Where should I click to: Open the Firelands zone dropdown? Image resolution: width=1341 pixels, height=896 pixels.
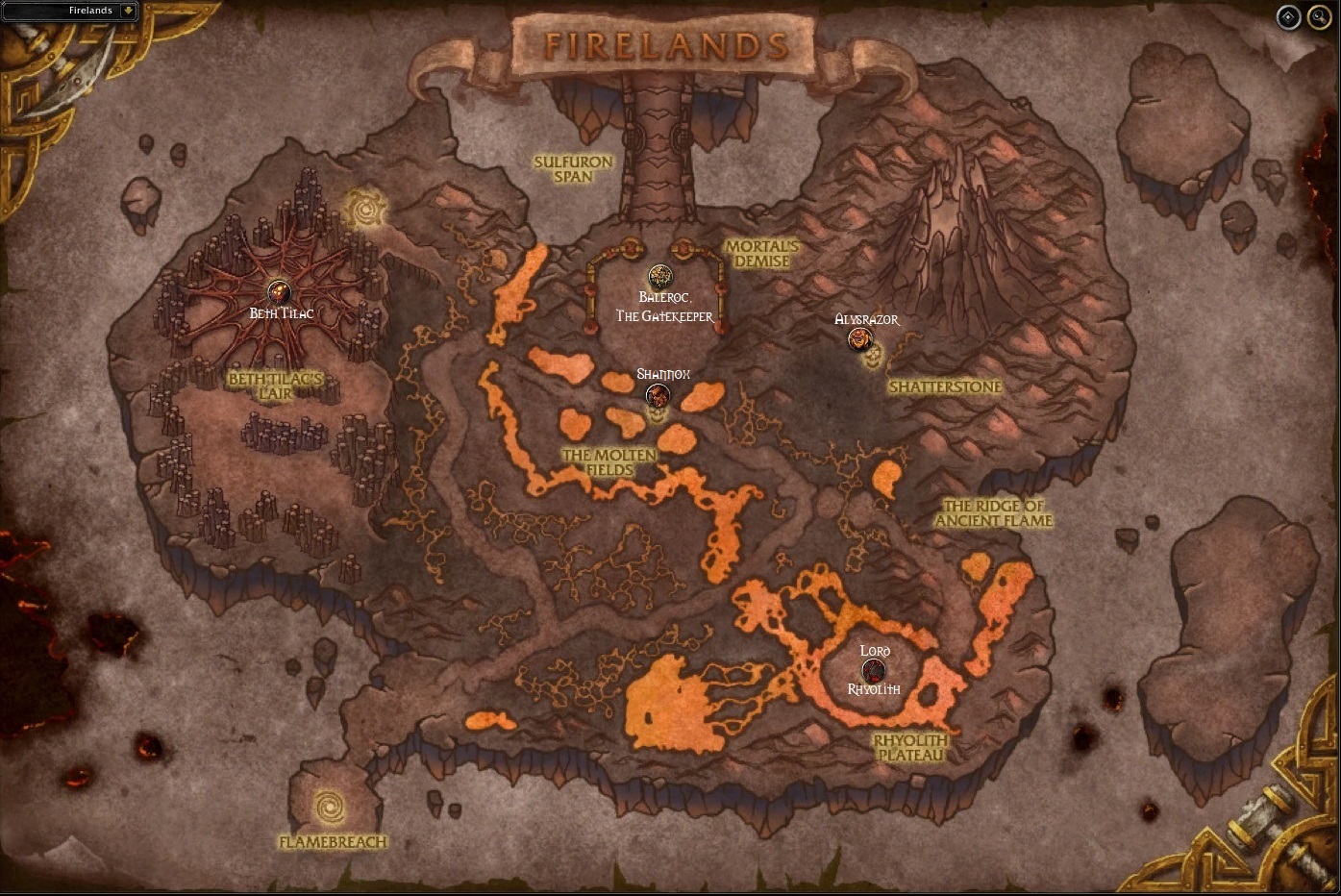pyautogui.click(x=128, y=11)
